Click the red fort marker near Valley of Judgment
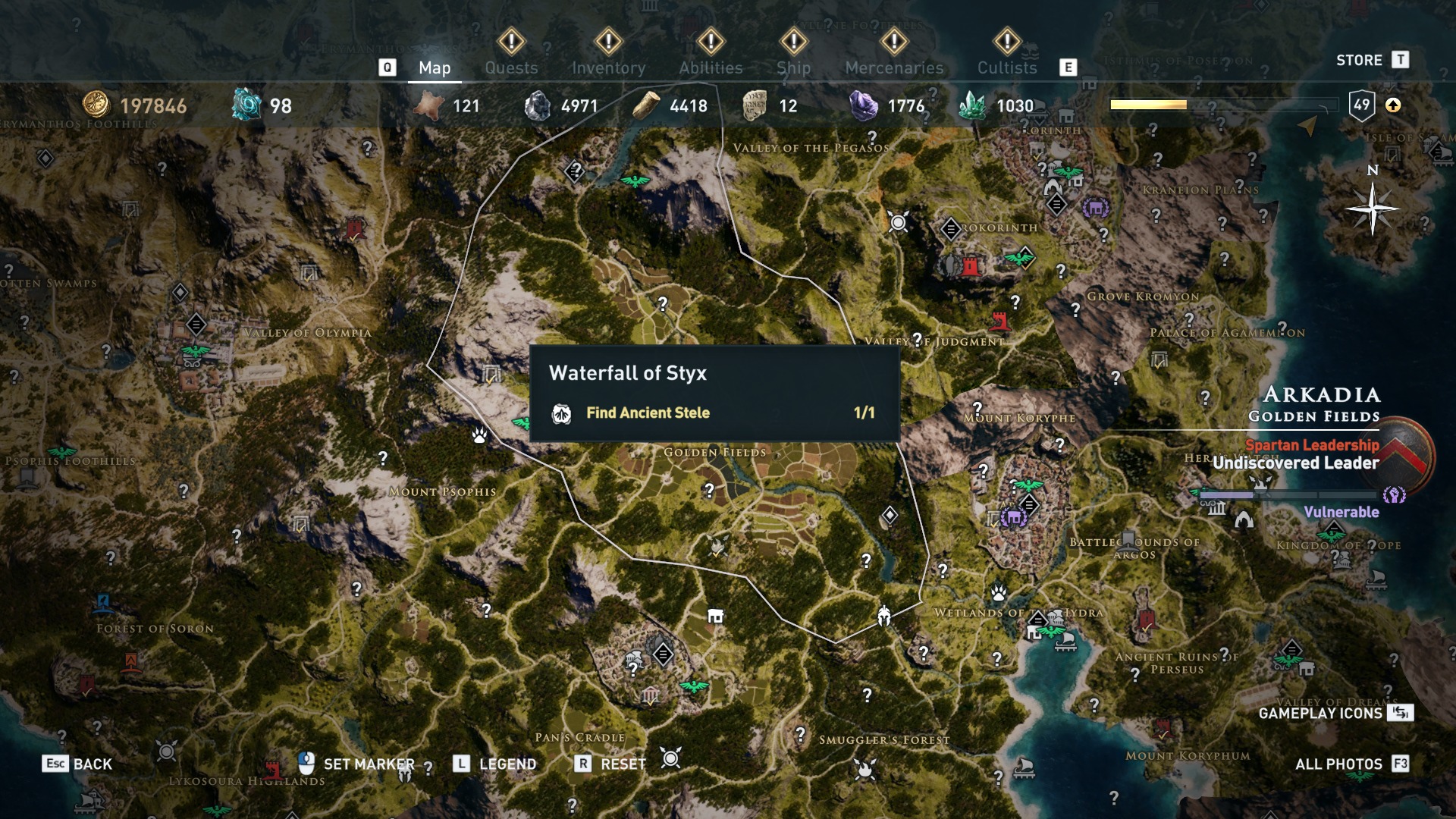 coord(999,322)
